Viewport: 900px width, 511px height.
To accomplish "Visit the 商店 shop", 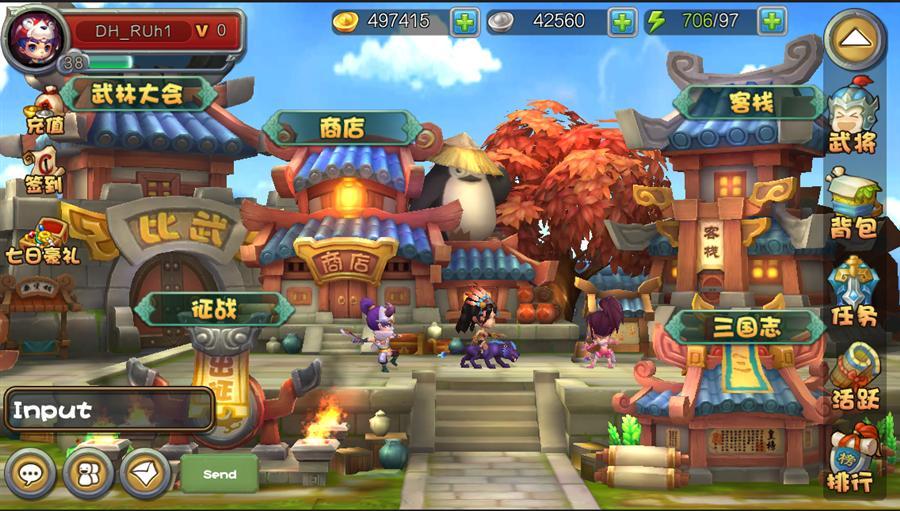I will [342, 128].
